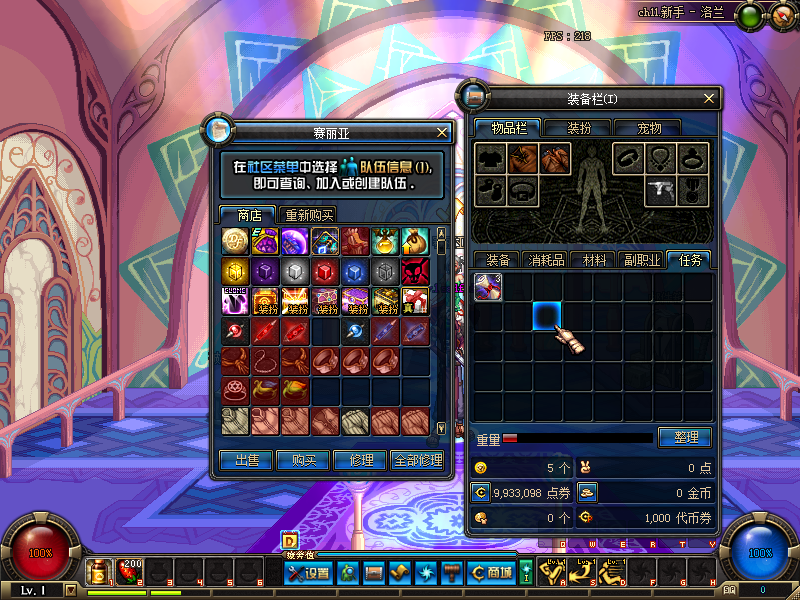Switch to the 副职业 sub-profession category
Viewport: 800px width, 600px height.
pyautogui.click(x=642, y=260)
